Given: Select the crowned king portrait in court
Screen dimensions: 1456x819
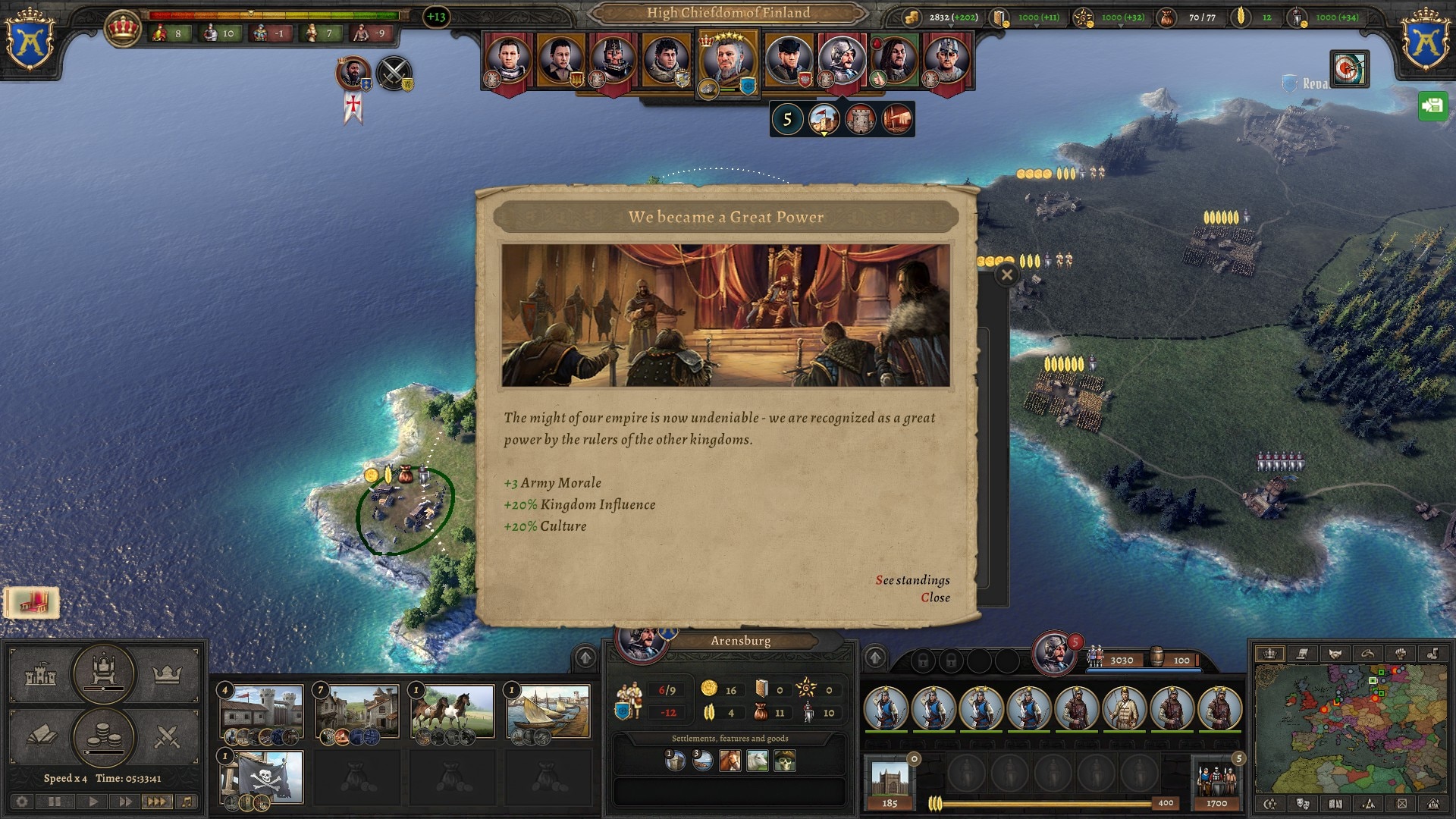Looking at the screenshot, I should click(x=726, y=61).
